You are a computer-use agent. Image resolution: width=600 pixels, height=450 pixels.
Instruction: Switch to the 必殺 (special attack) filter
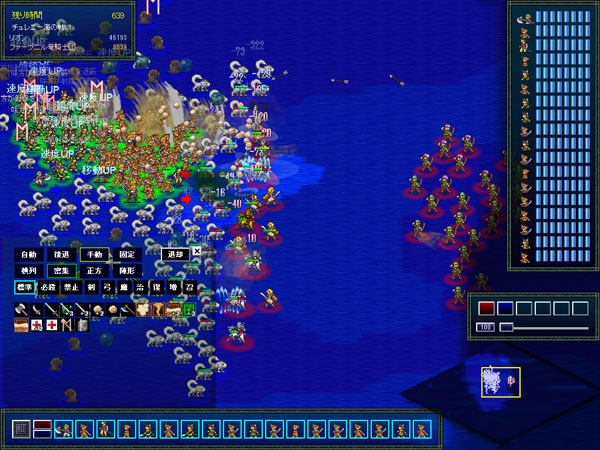pyautogui.click(x=49, y=287)
